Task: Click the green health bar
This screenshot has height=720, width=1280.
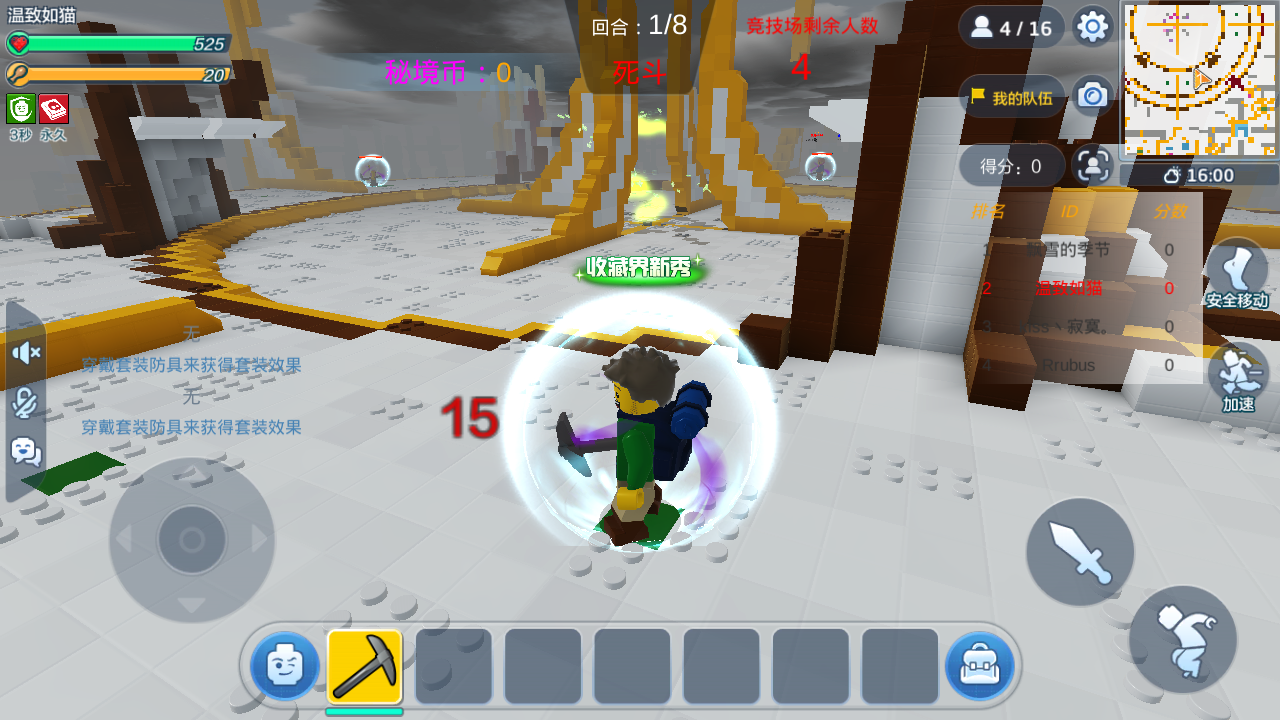Action: point(120,43)
